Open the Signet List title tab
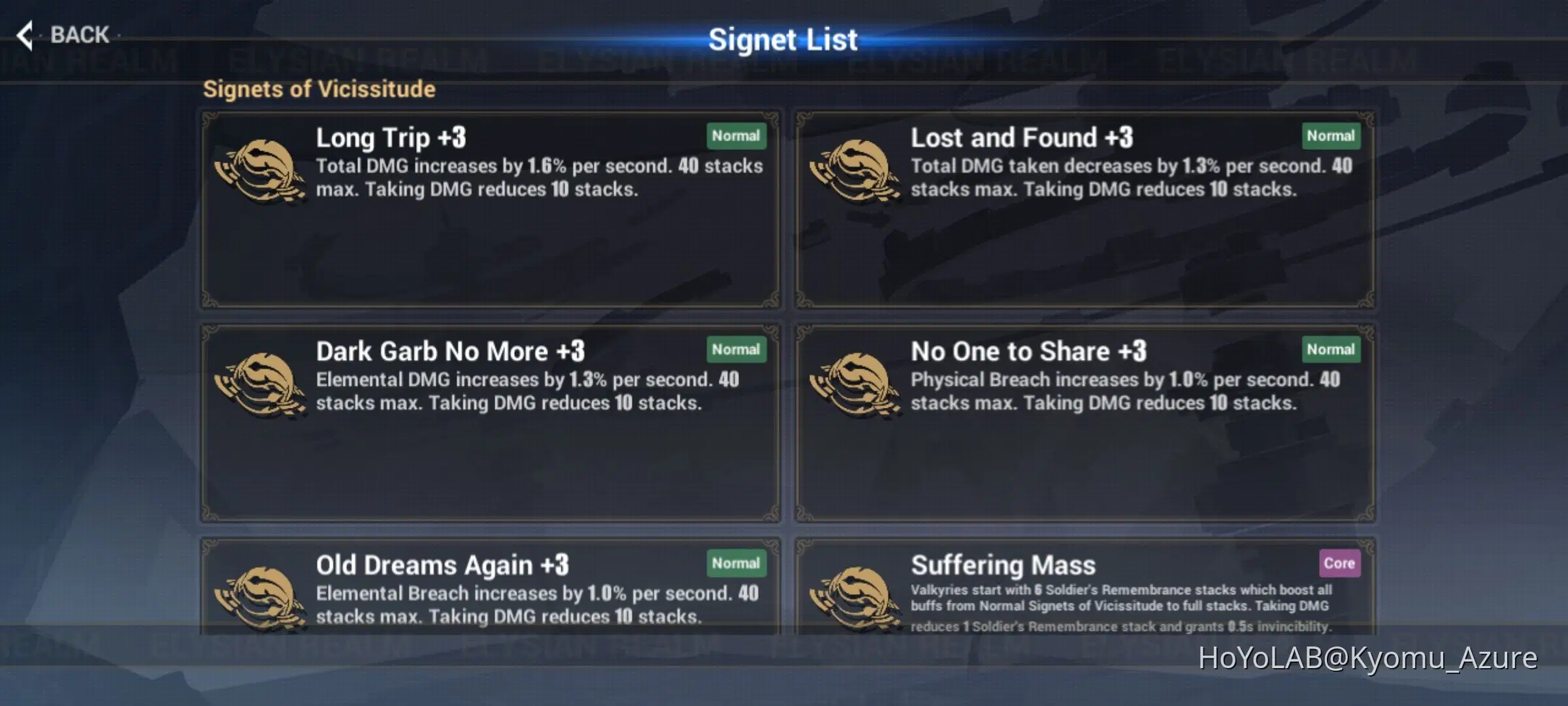This screenshot has width=1568, height=706. [x=783, y=39]
